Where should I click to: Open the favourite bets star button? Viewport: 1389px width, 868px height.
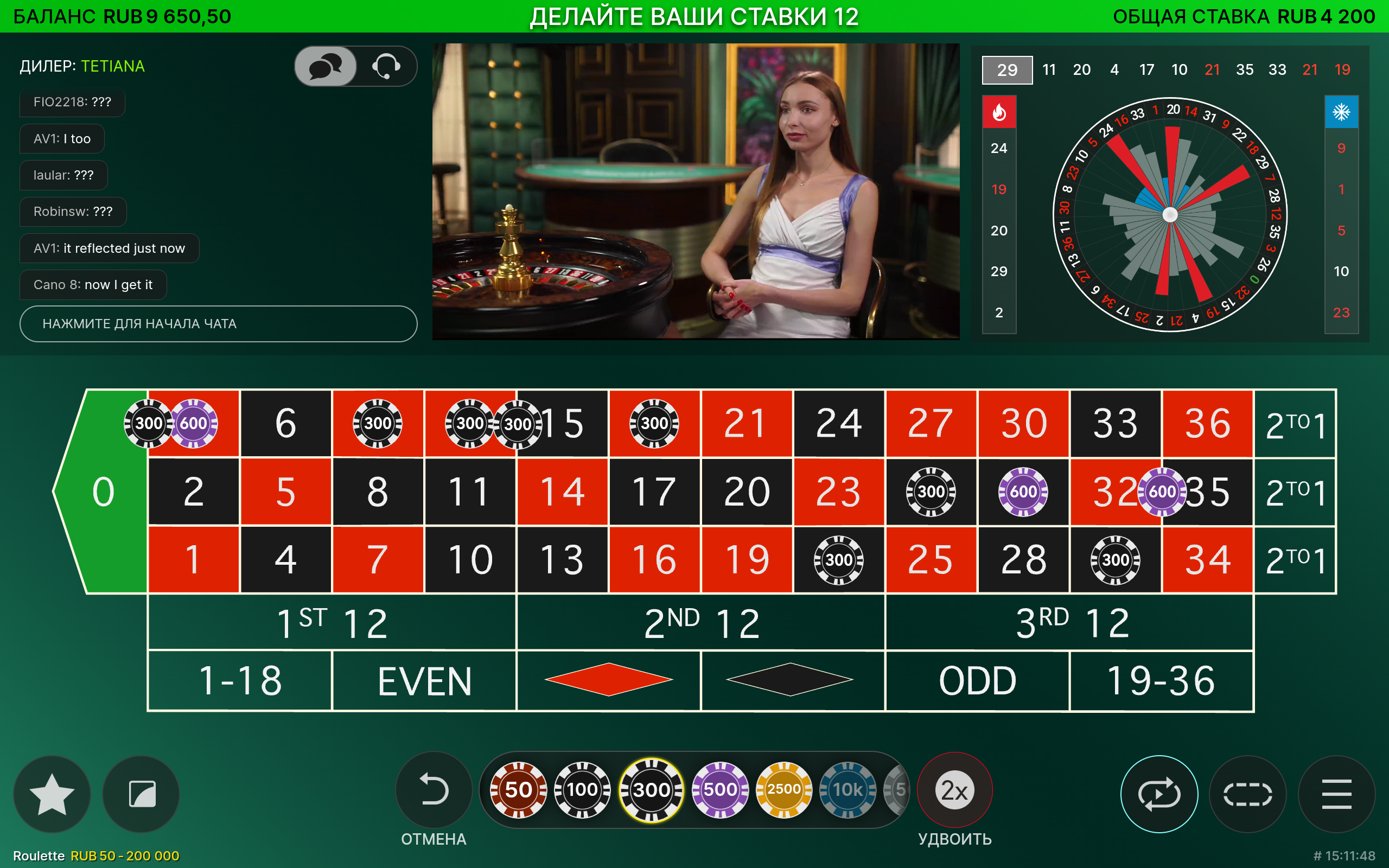pos(52,795)
